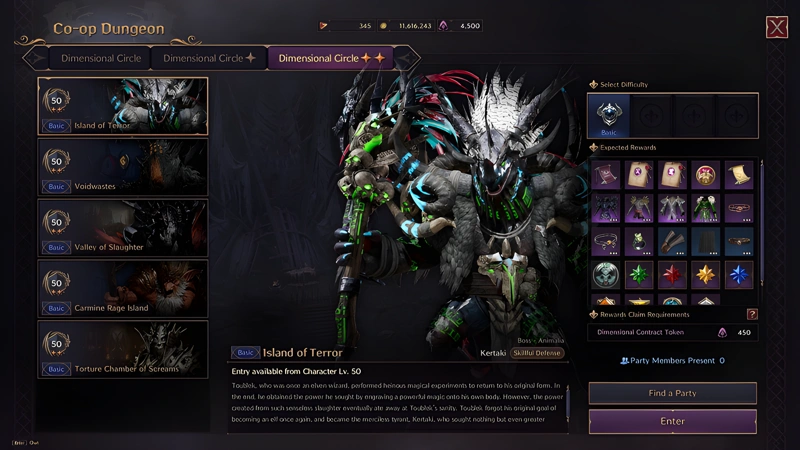Open the Carmine Rage Island dungeon
The width and height of the screenshot is (800, 450).
pos(123,289)
